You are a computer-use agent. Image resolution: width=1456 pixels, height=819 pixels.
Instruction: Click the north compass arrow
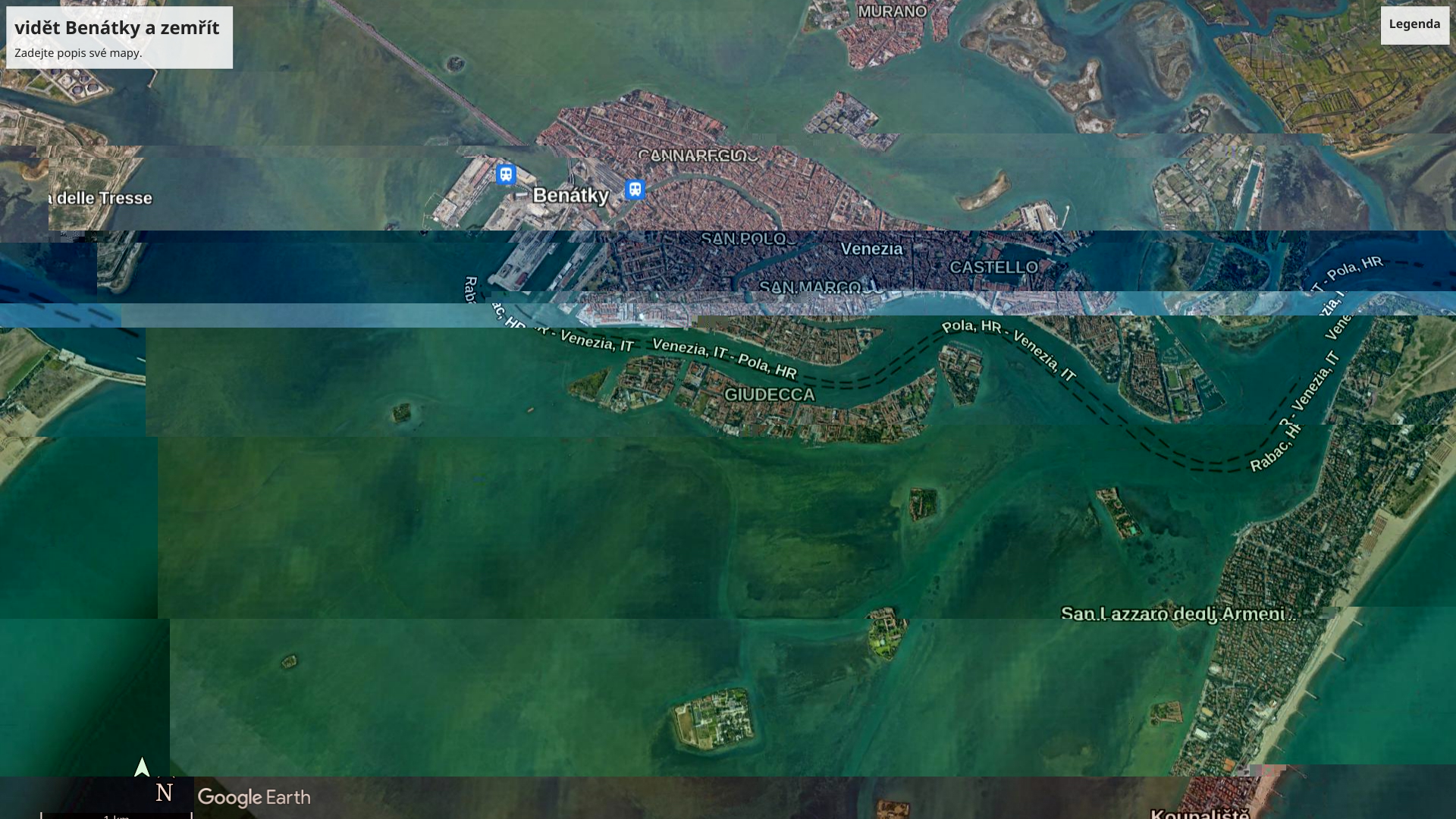point(142,767)
